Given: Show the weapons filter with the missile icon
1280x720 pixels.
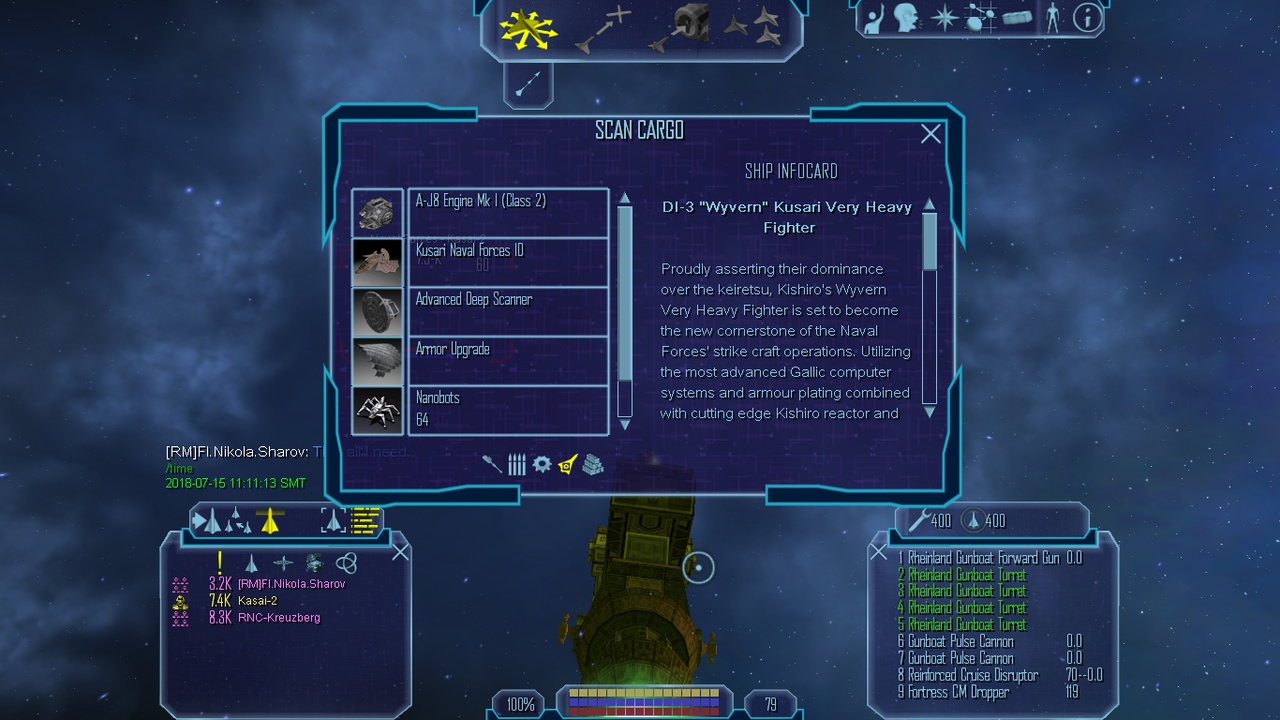Looking at the screenshot, I should 492,464.
